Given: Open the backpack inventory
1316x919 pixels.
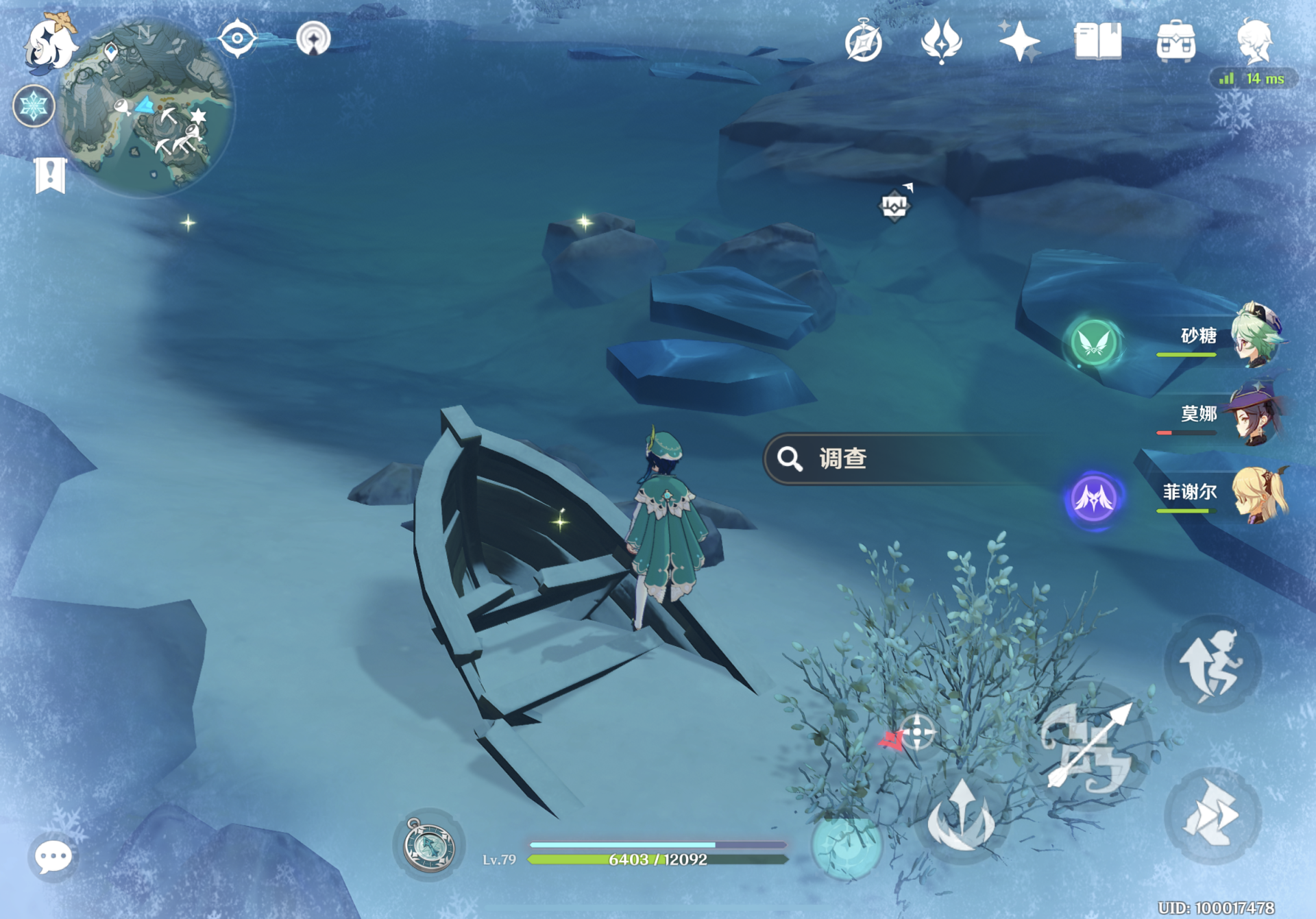Looking at the screenshot, I should [1176, 42].
